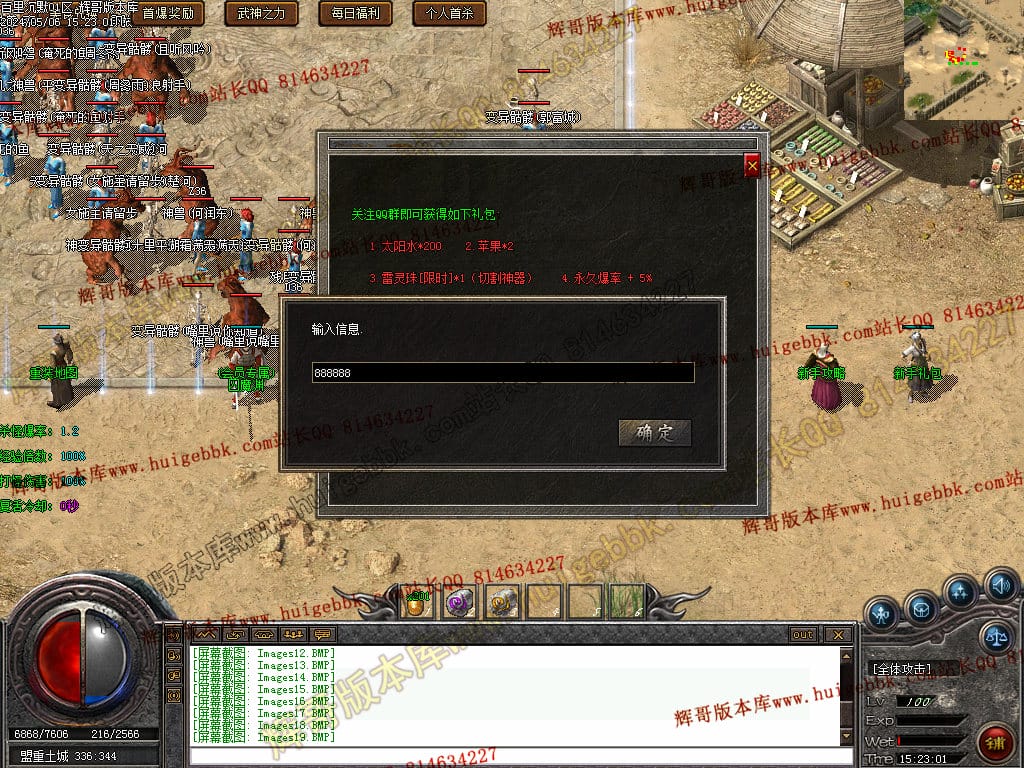Image resolution: width=1024 pixels, height=768 pixels.
Task: Open the 武神之力 panel
Action: (x=261, y=13)
